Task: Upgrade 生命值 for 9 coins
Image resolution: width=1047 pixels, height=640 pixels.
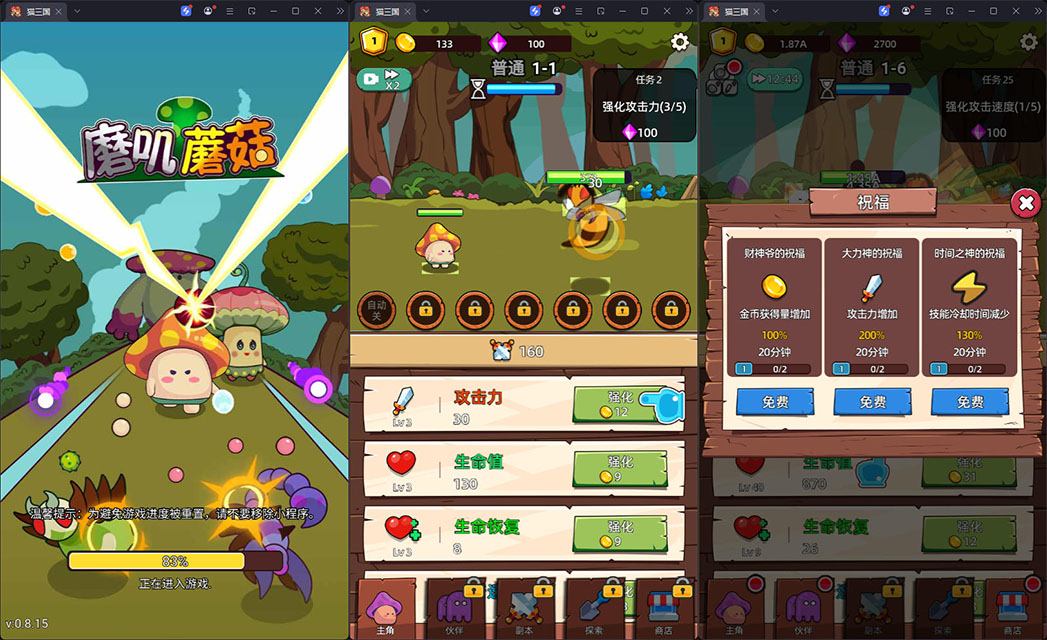Action: click(x=620, y=469)
